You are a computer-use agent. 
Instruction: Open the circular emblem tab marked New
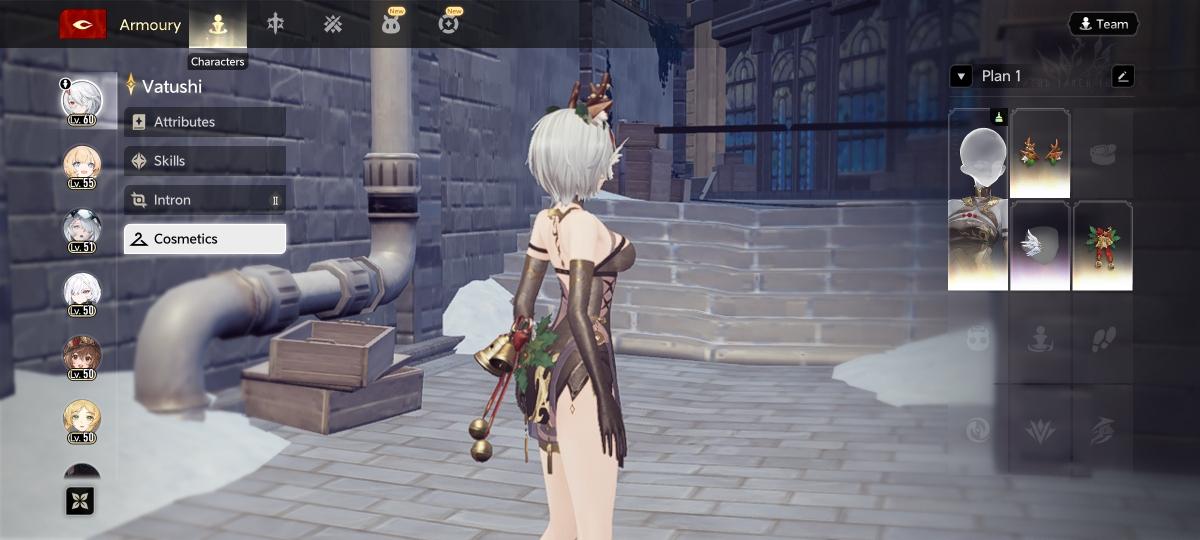coord(449,25)
